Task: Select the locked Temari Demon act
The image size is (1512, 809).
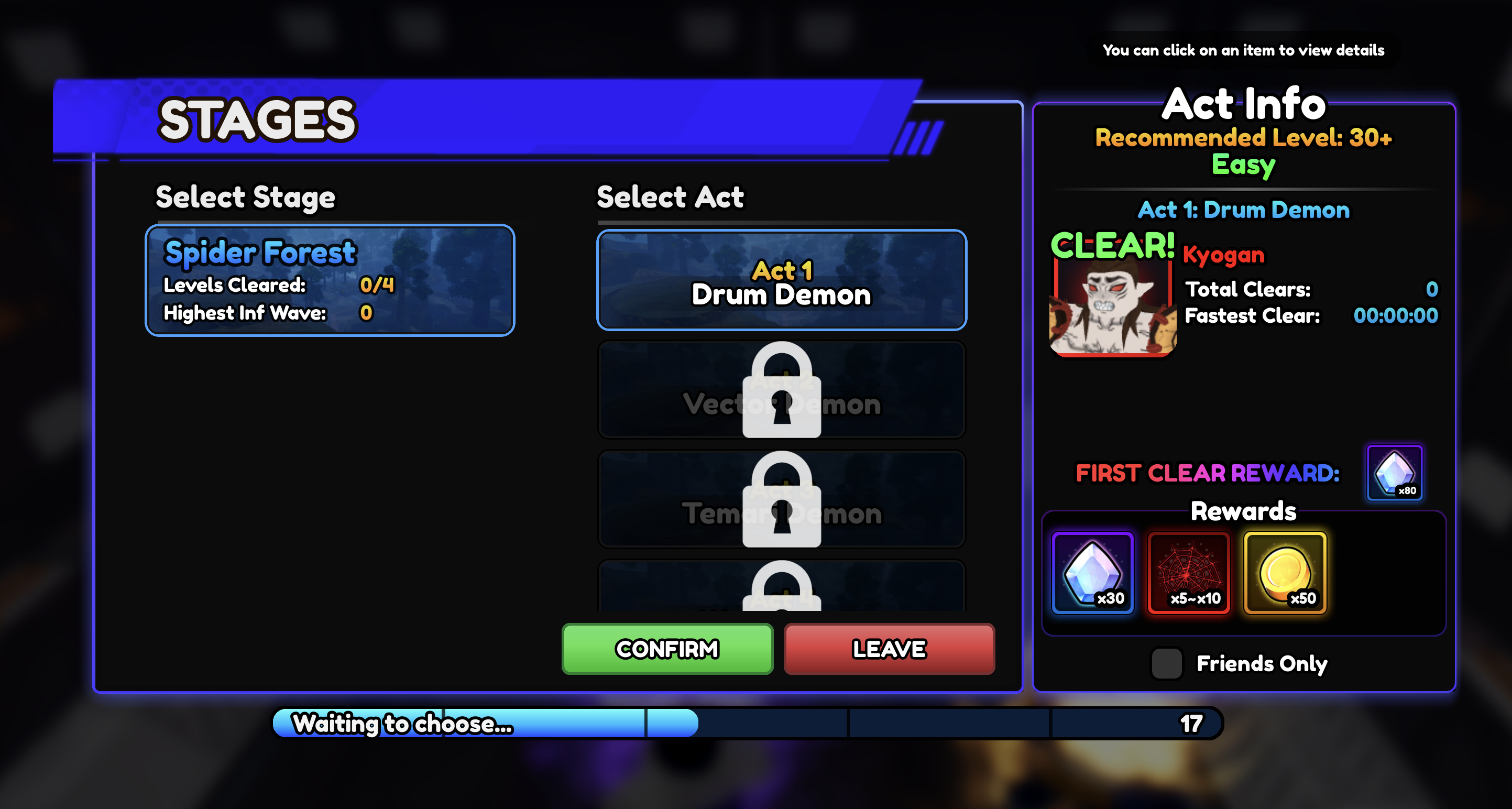Action: [x=781, y=499]
